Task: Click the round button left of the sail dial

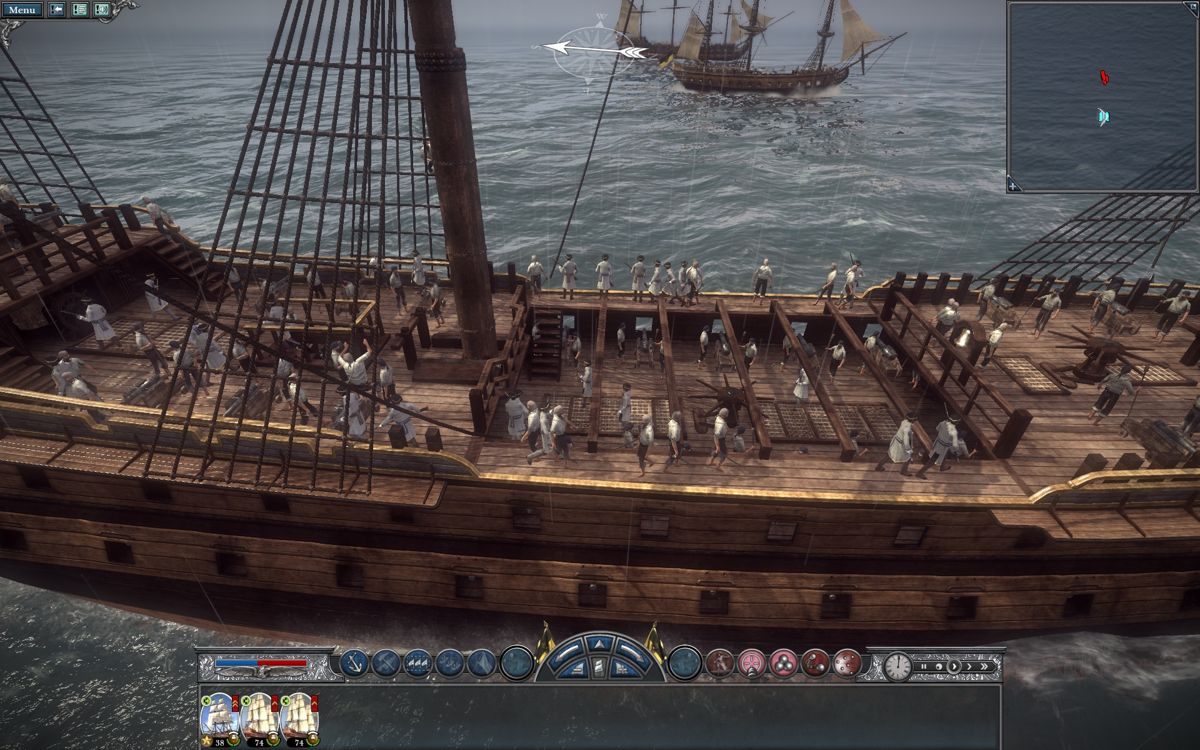Action: coord(516,662)
